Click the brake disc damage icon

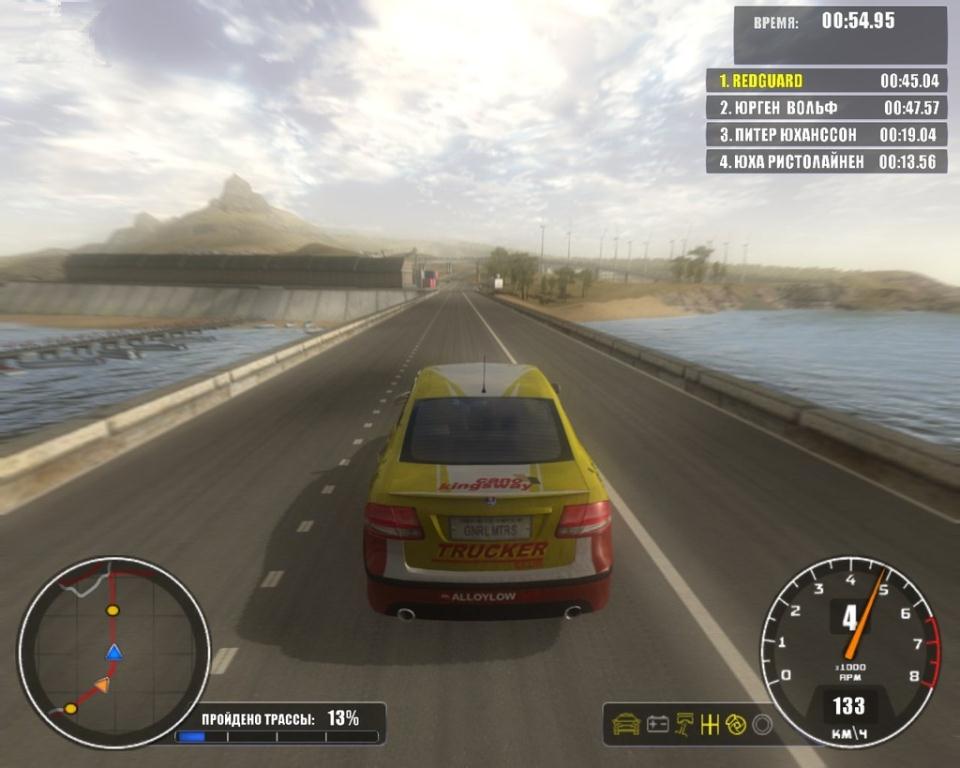click(736, 724)
